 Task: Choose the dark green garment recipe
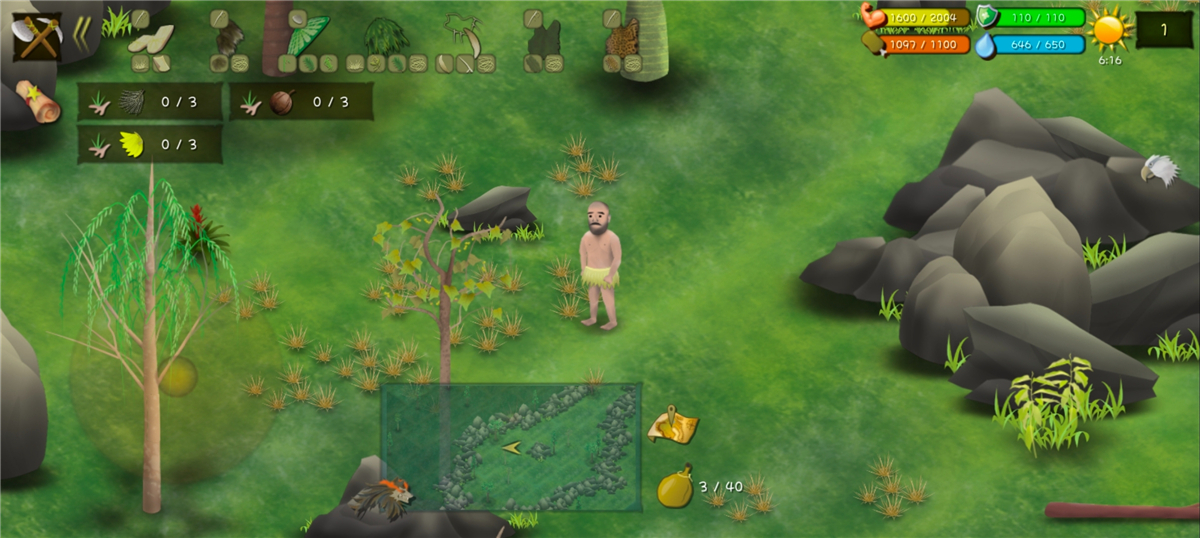pos(544,39)
